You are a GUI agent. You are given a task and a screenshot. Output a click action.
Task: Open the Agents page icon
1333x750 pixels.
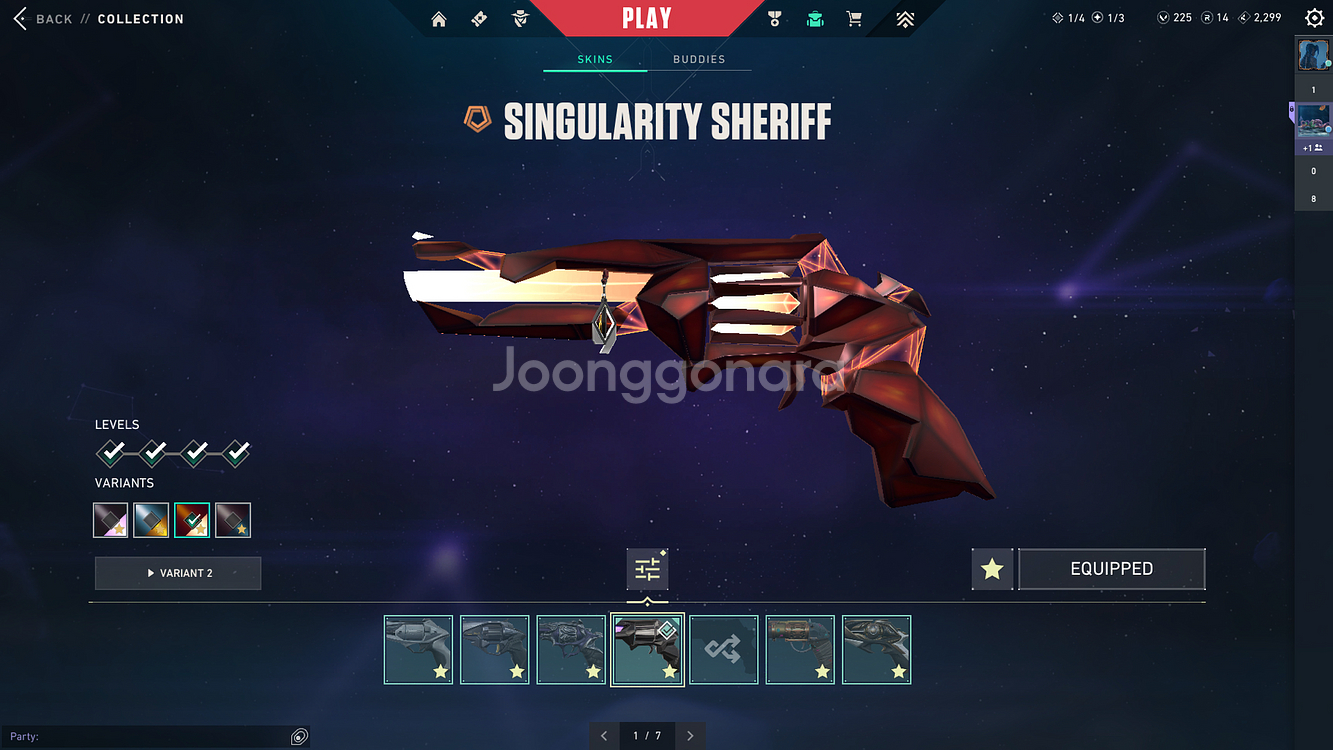[520, 19]
